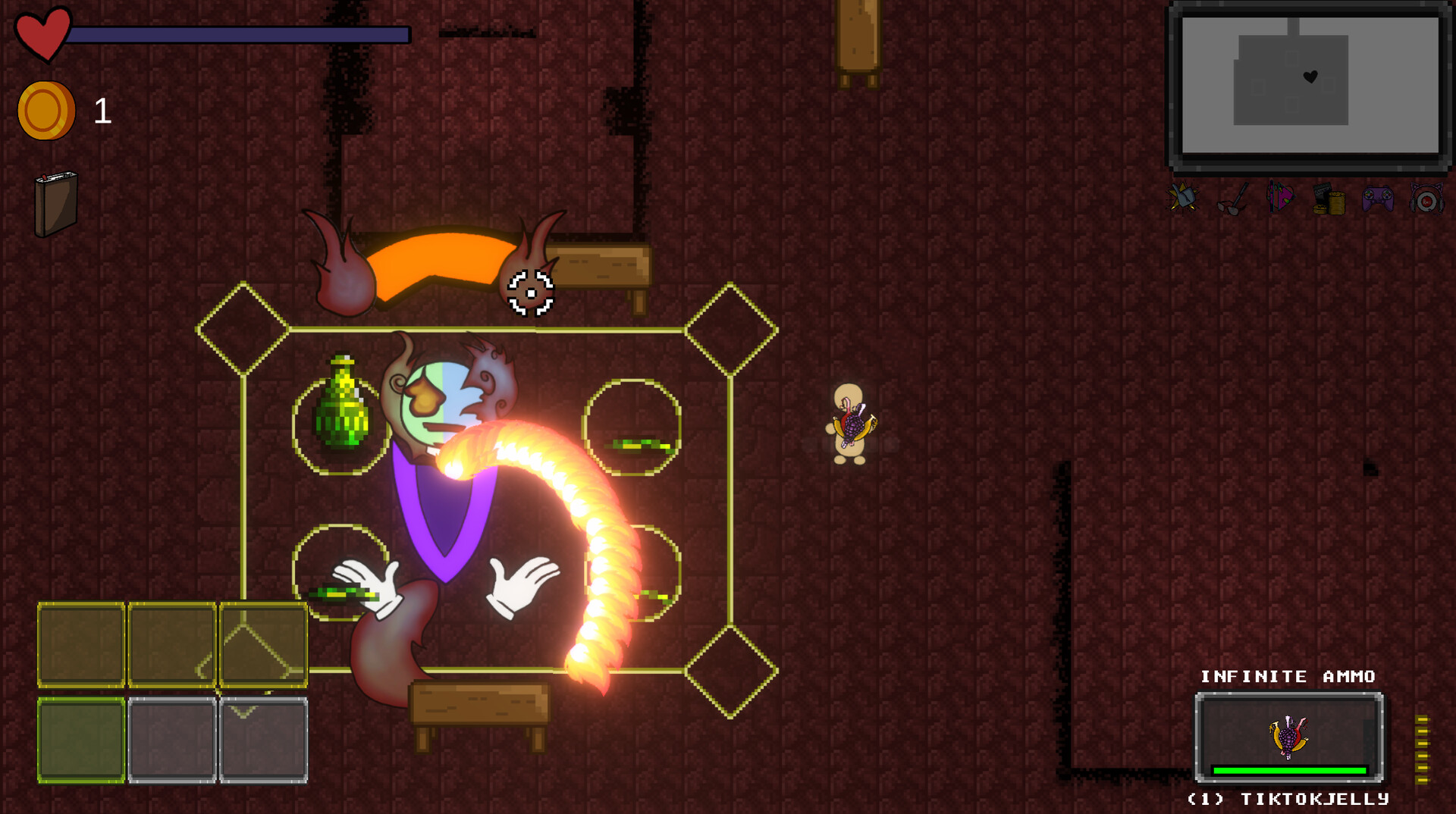Select the TikTokJelly weapon slot
The image size is (1456, 814).
point(1289,737)
